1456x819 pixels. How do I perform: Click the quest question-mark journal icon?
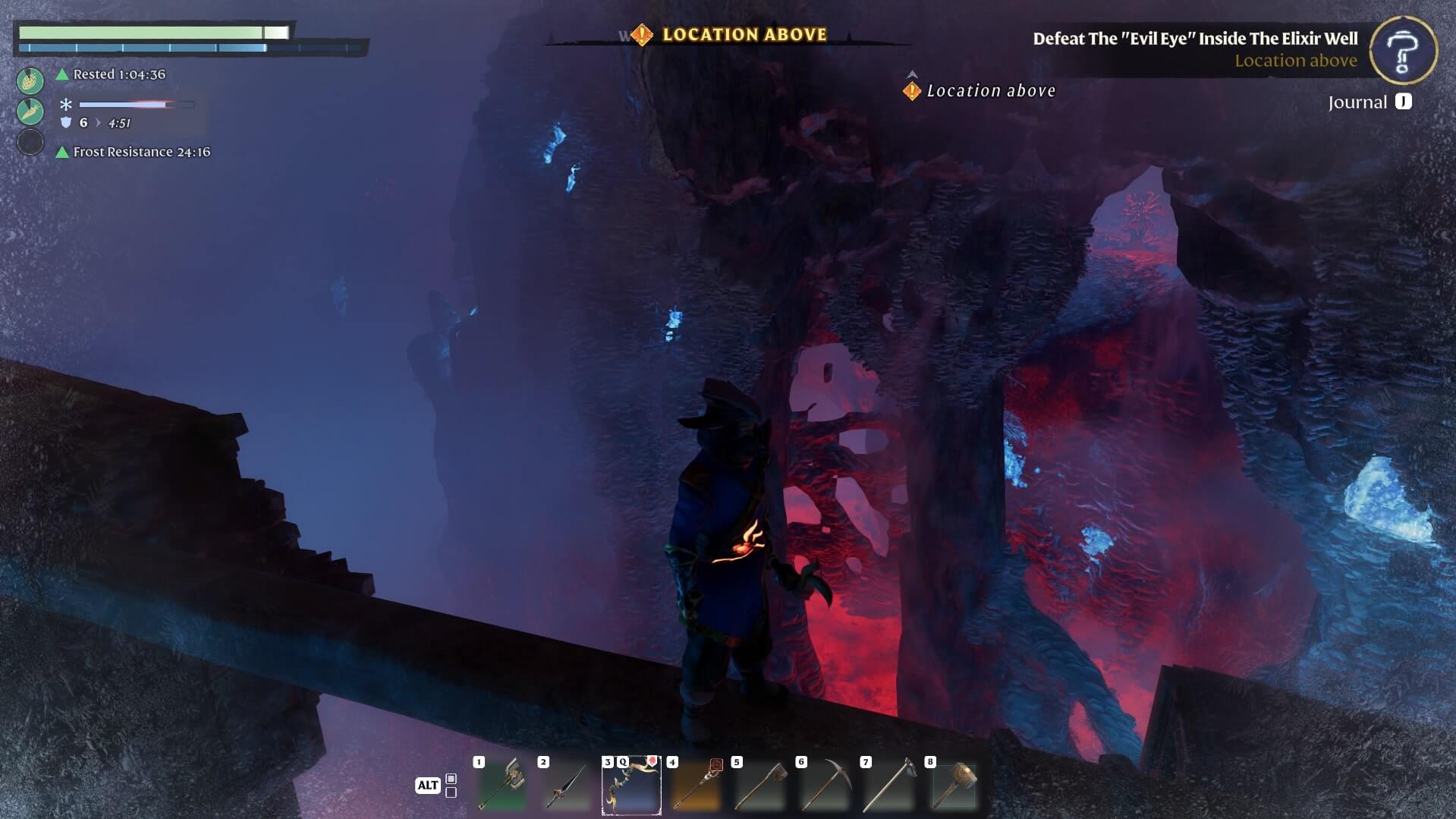point(1403,50)
